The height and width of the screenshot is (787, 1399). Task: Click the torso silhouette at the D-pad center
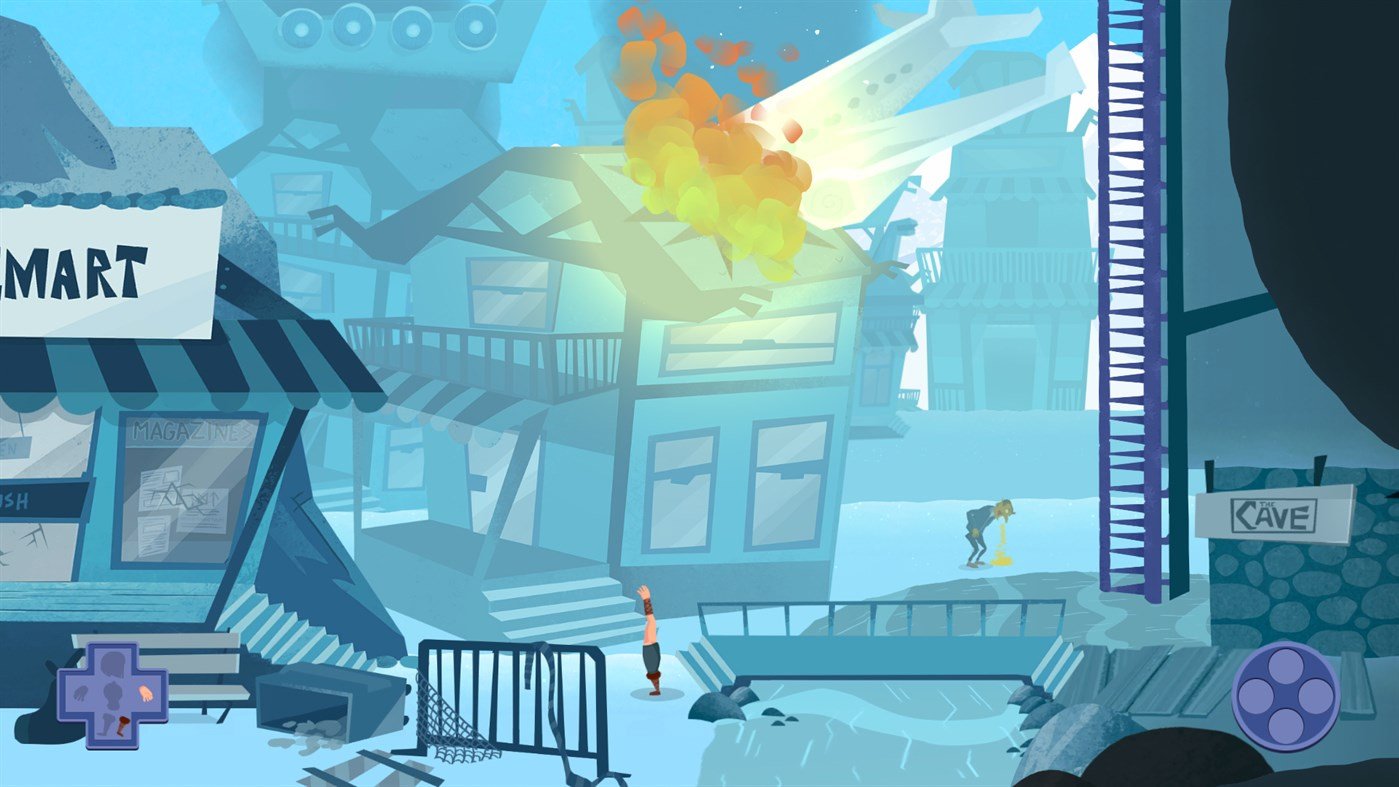113,695
